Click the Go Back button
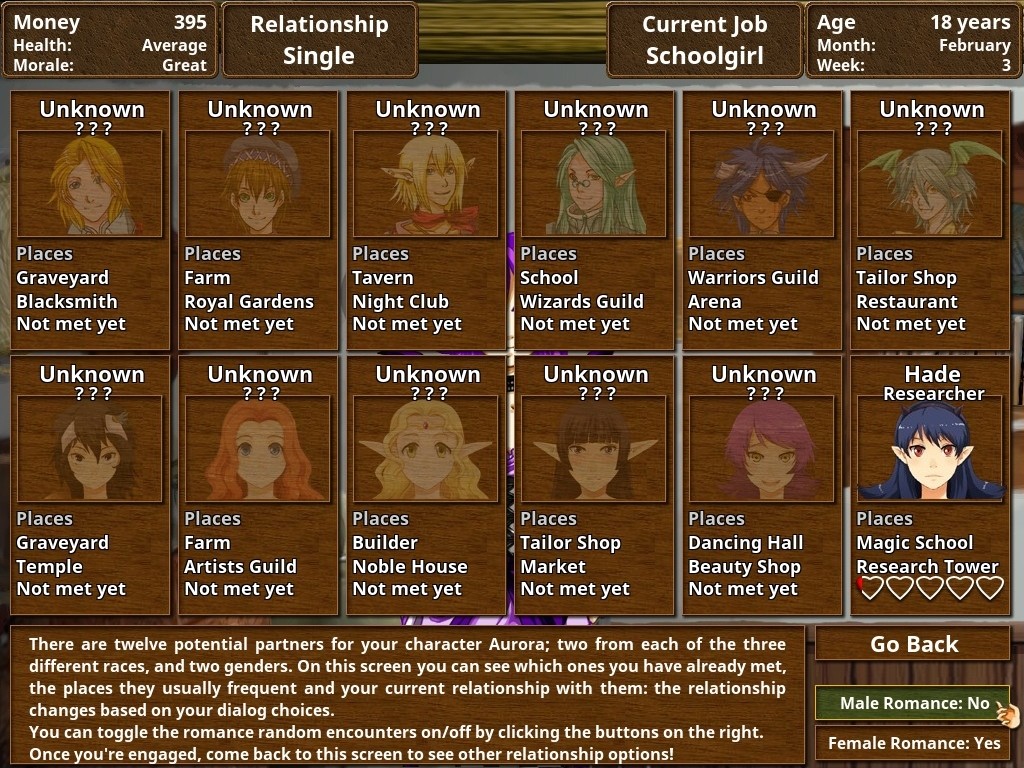1024x768 pixels. [x=913, y=644]
